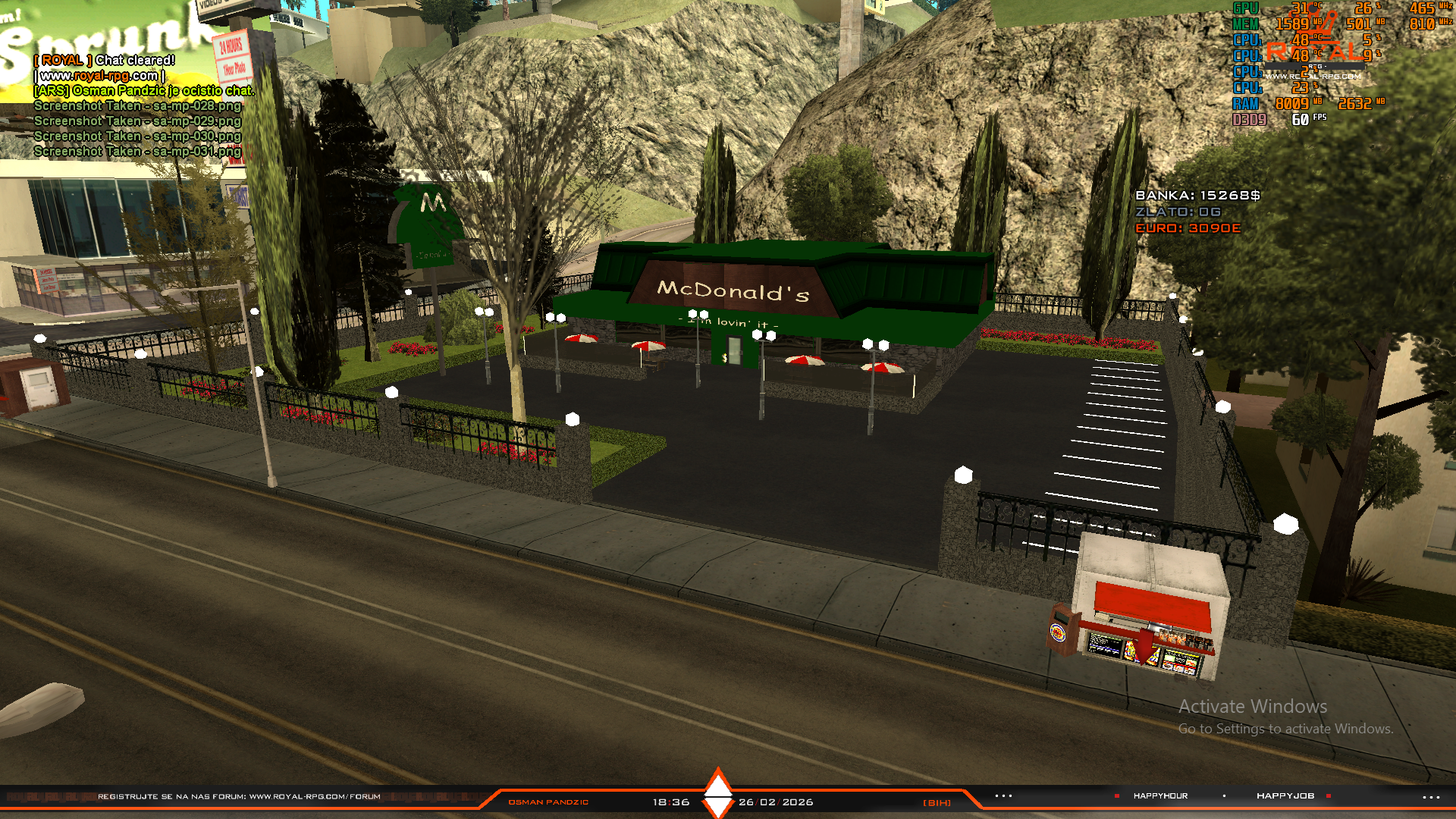
Task: Click the www.royal-rpg.com chat link
Action: [x=99, y=75]
